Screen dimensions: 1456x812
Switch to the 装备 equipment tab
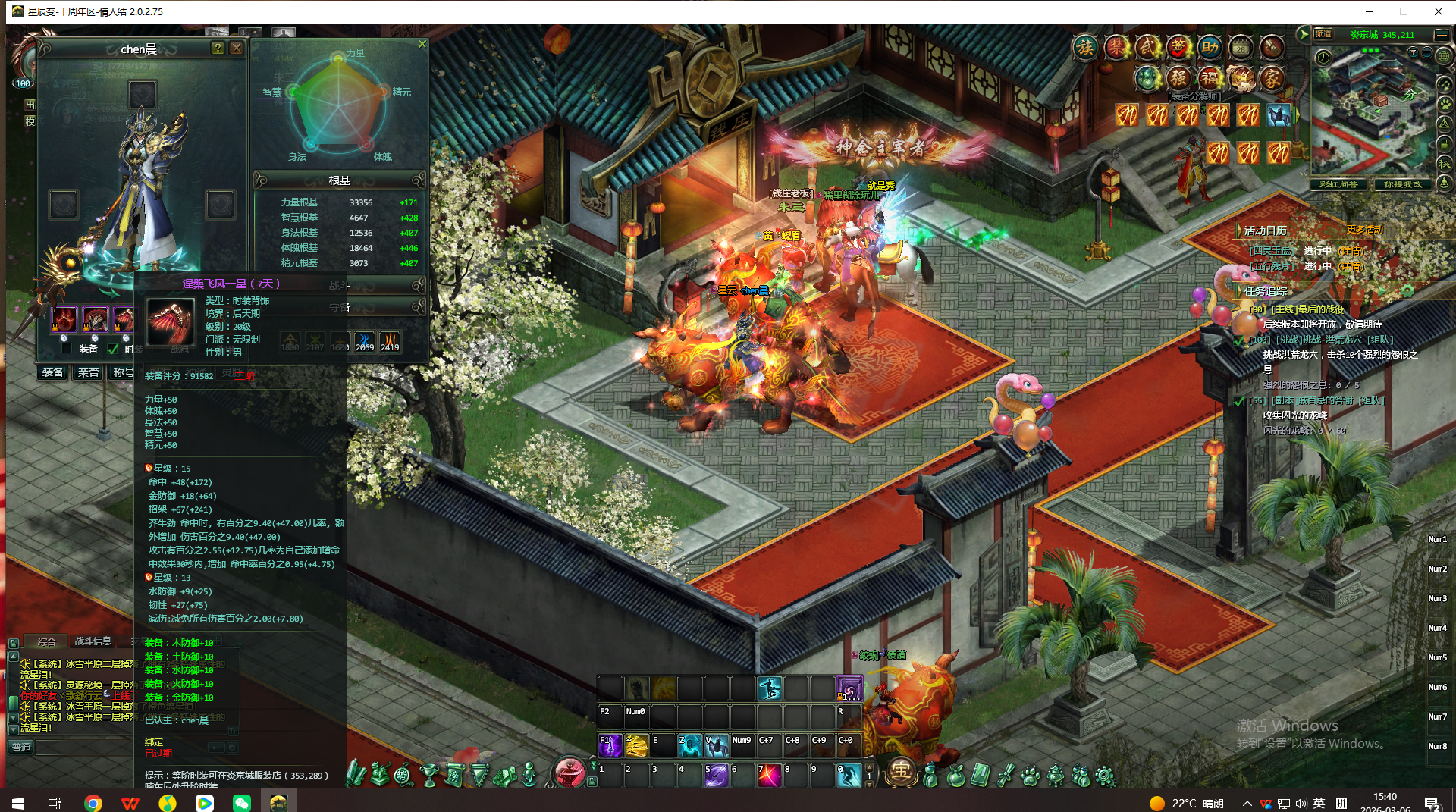coord(53,372)
